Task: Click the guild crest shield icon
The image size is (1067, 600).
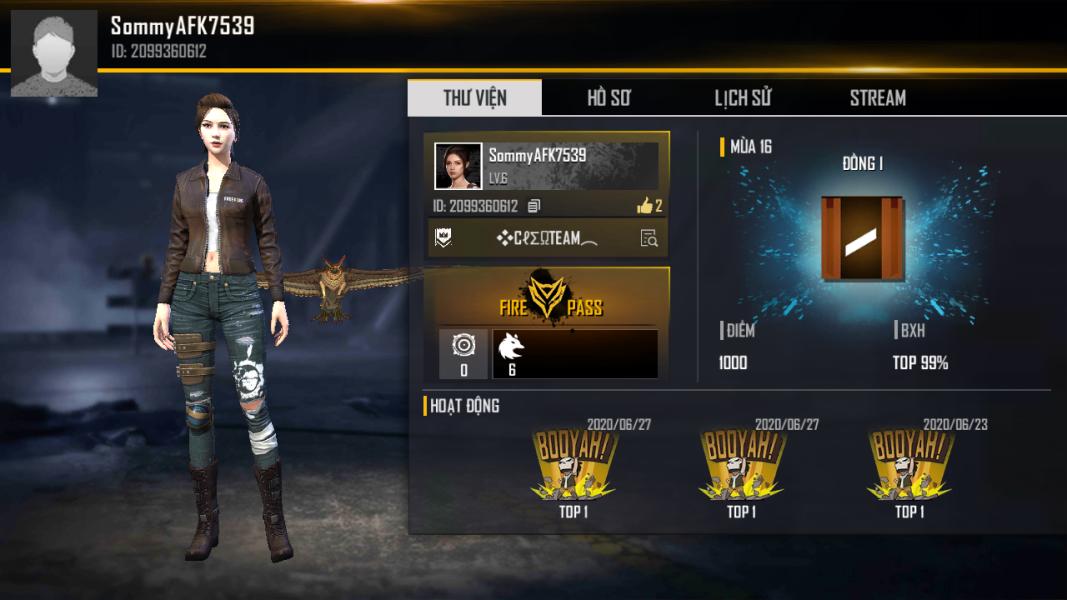Action: click(442, 238)
